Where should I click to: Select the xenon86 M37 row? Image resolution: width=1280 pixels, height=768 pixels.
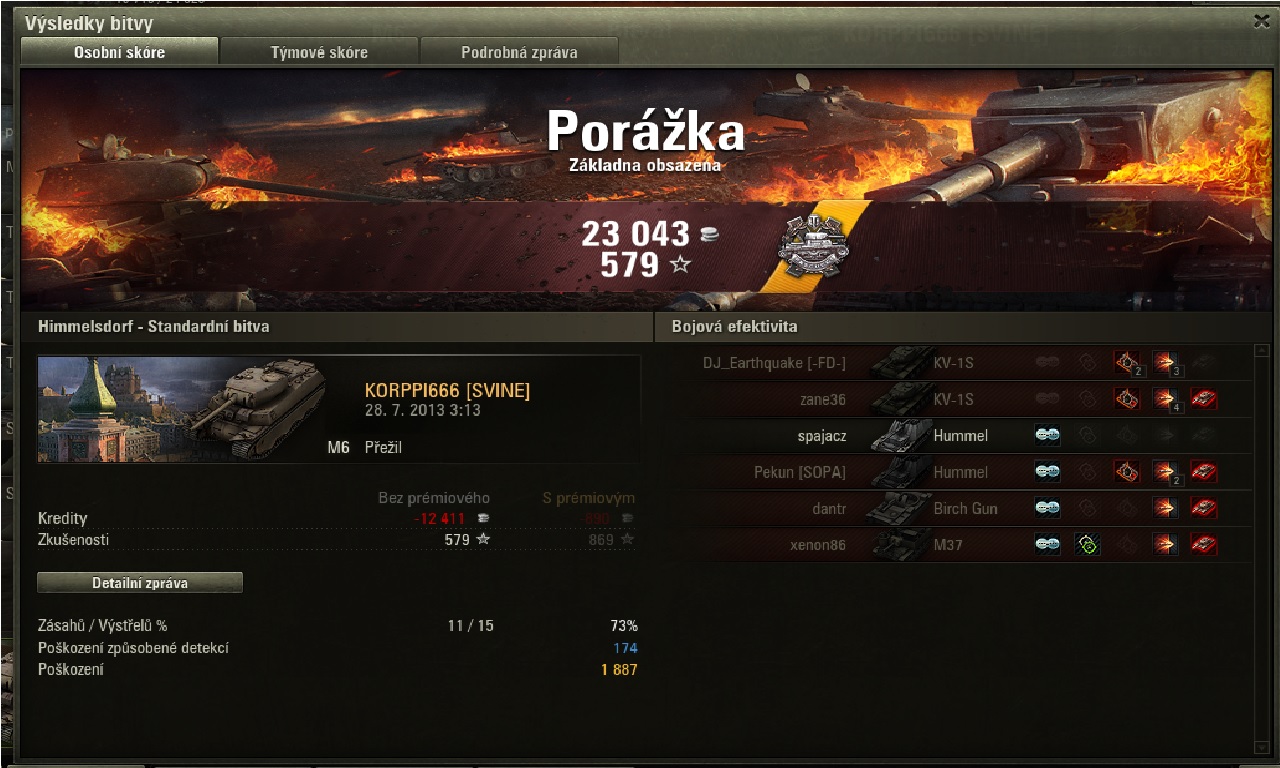[960, 545]
